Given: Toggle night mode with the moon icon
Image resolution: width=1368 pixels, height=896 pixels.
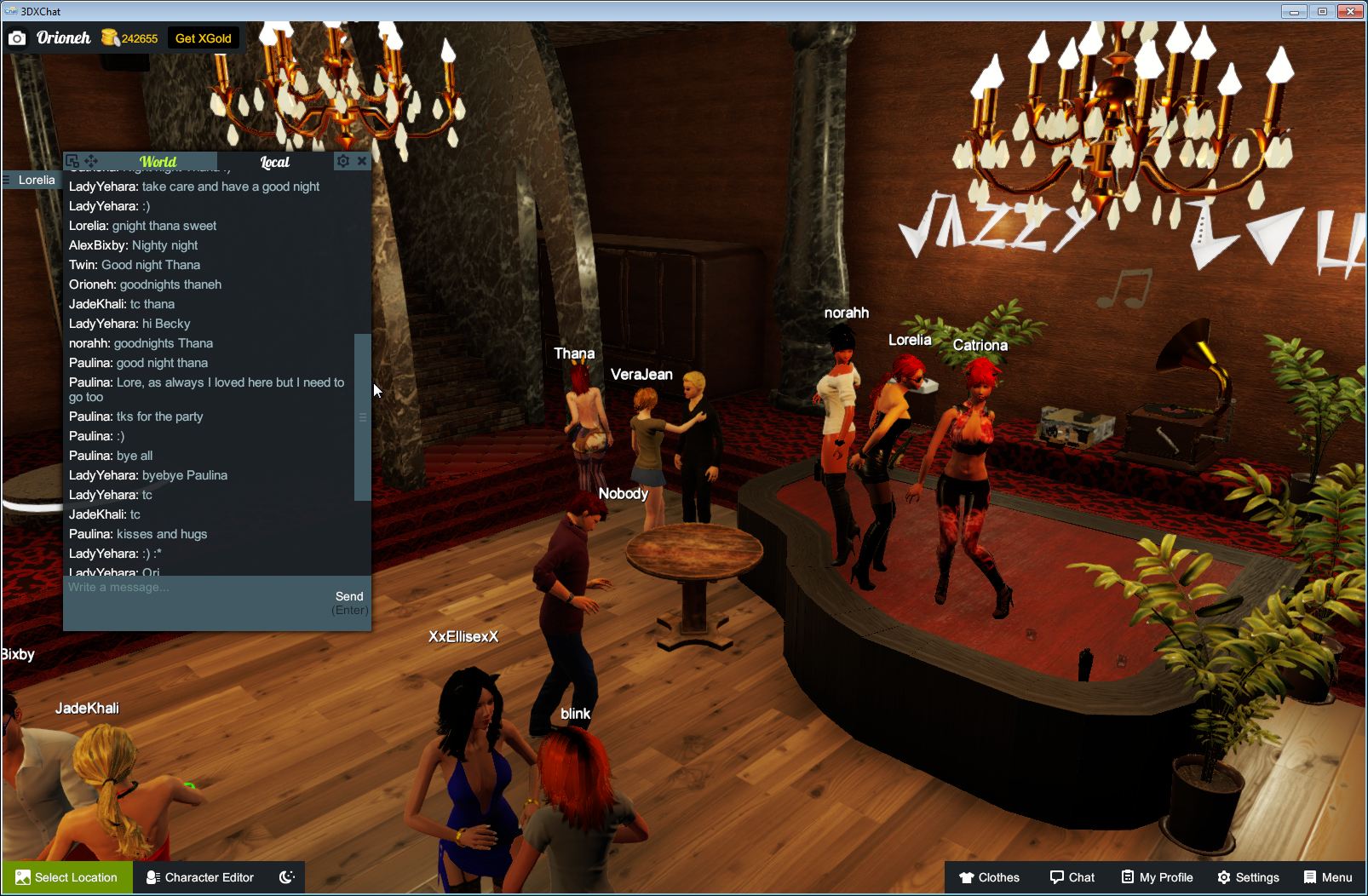Looking at the screenshot, I should coord(286,877).
